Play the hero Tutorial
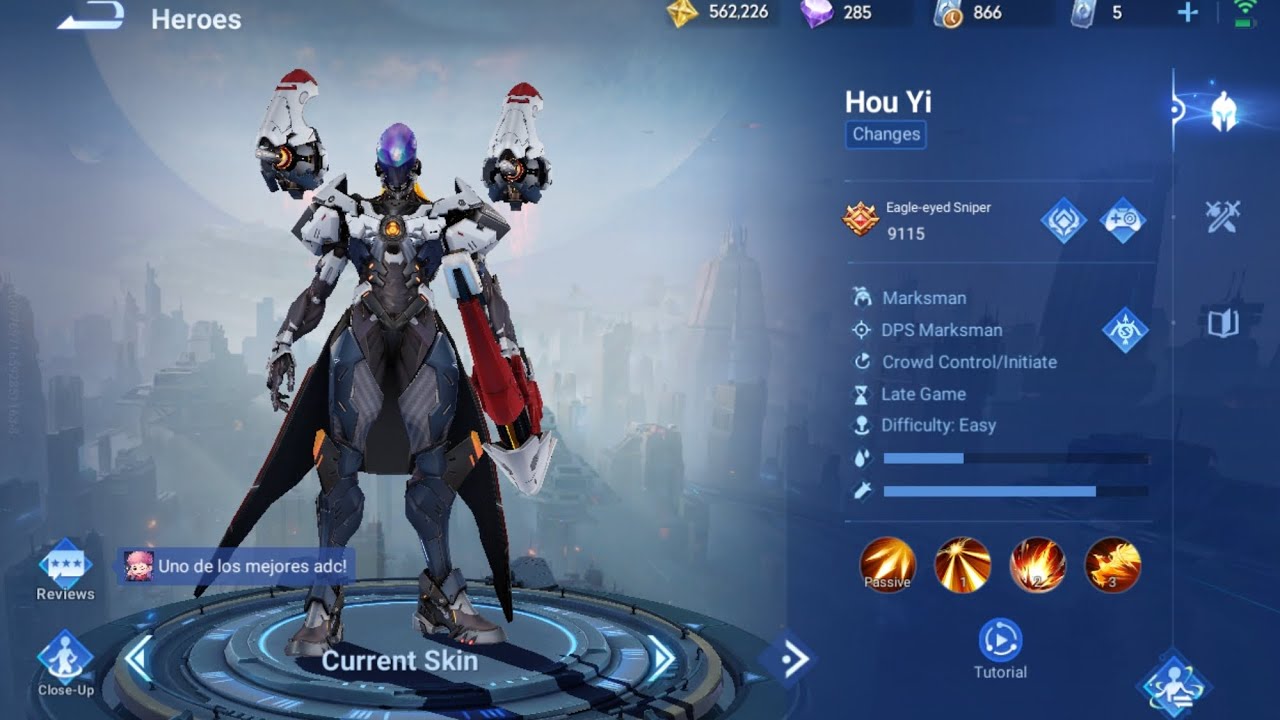The height and width of the screenshot is (720, 1280). point(1000,648)
